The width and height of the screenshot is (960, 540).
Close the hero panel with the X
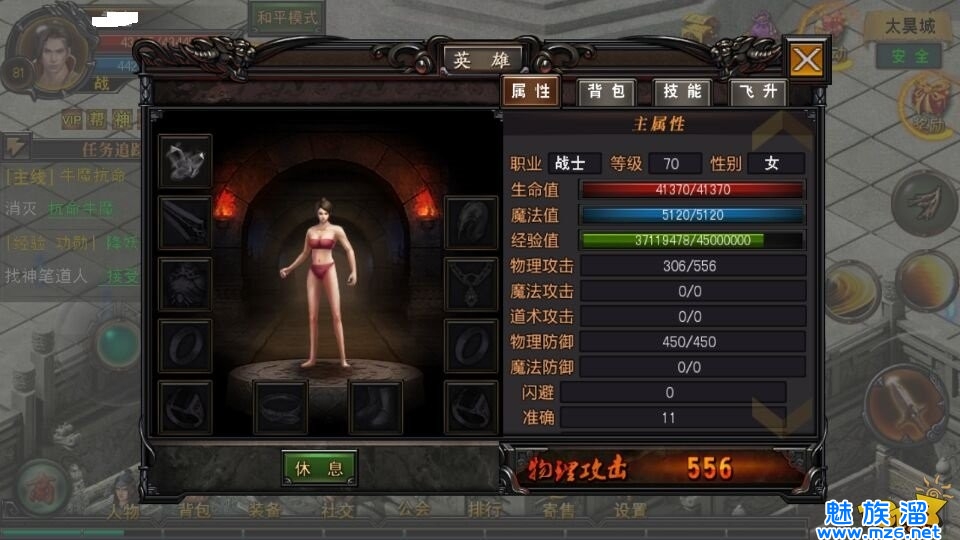pyautogui.click(x=806, y=60)
